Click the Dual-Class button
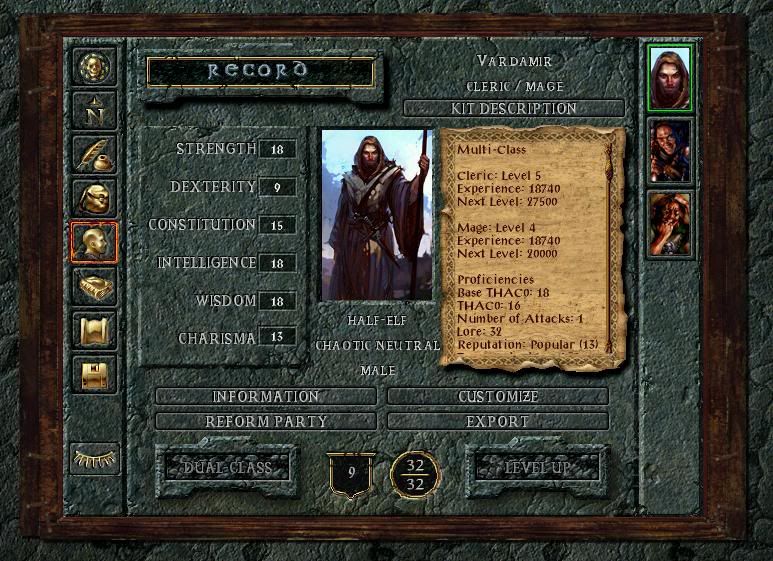The image size is (773, 561). click(x=226, y=467)
